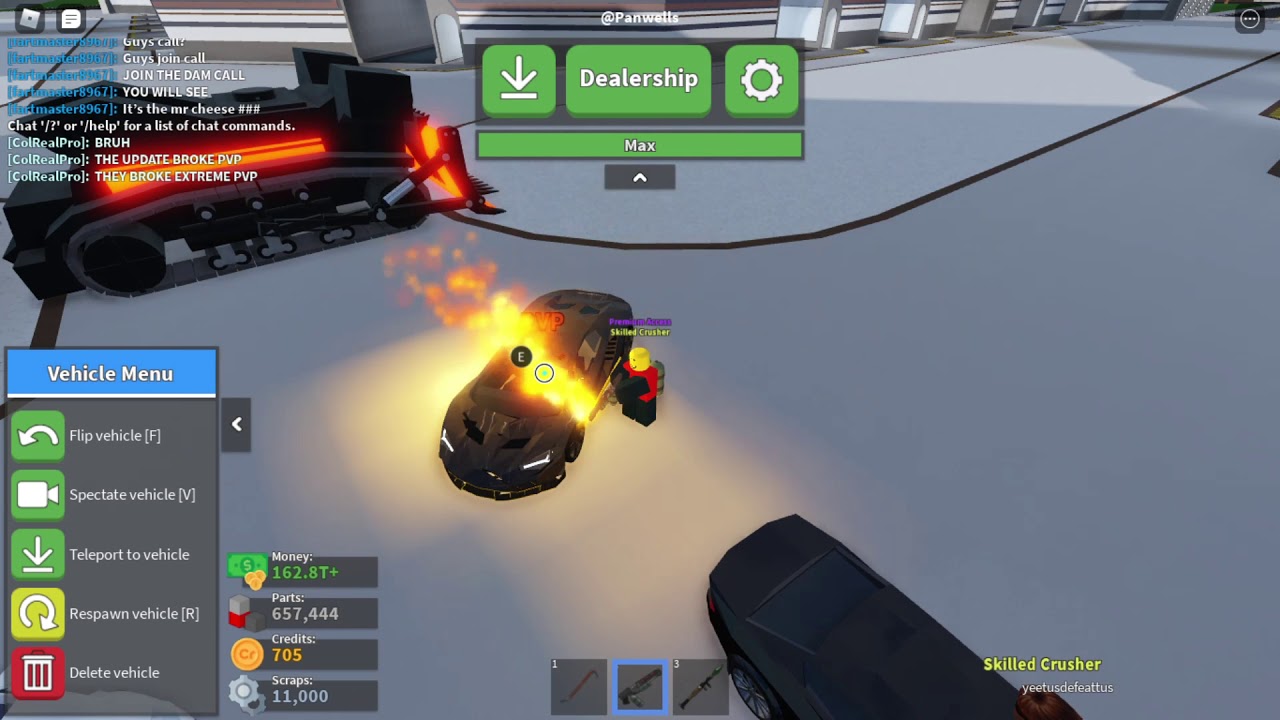Screen dimensions: 1280x720
Task: Equip the RPG in hotbar slot 3
Action: click(x=700, y=687)
